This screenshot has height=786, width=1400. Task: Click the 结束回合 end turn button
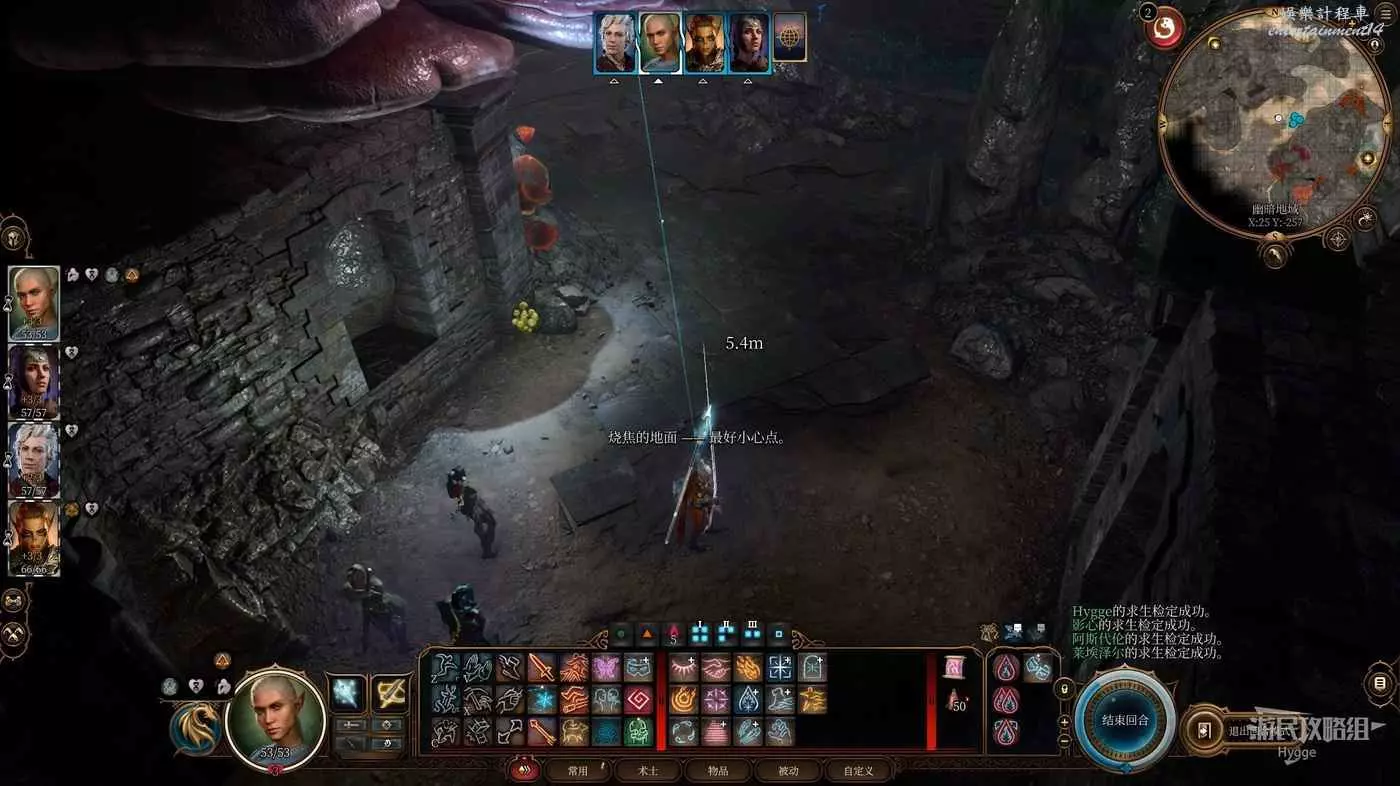(1125, 720)
